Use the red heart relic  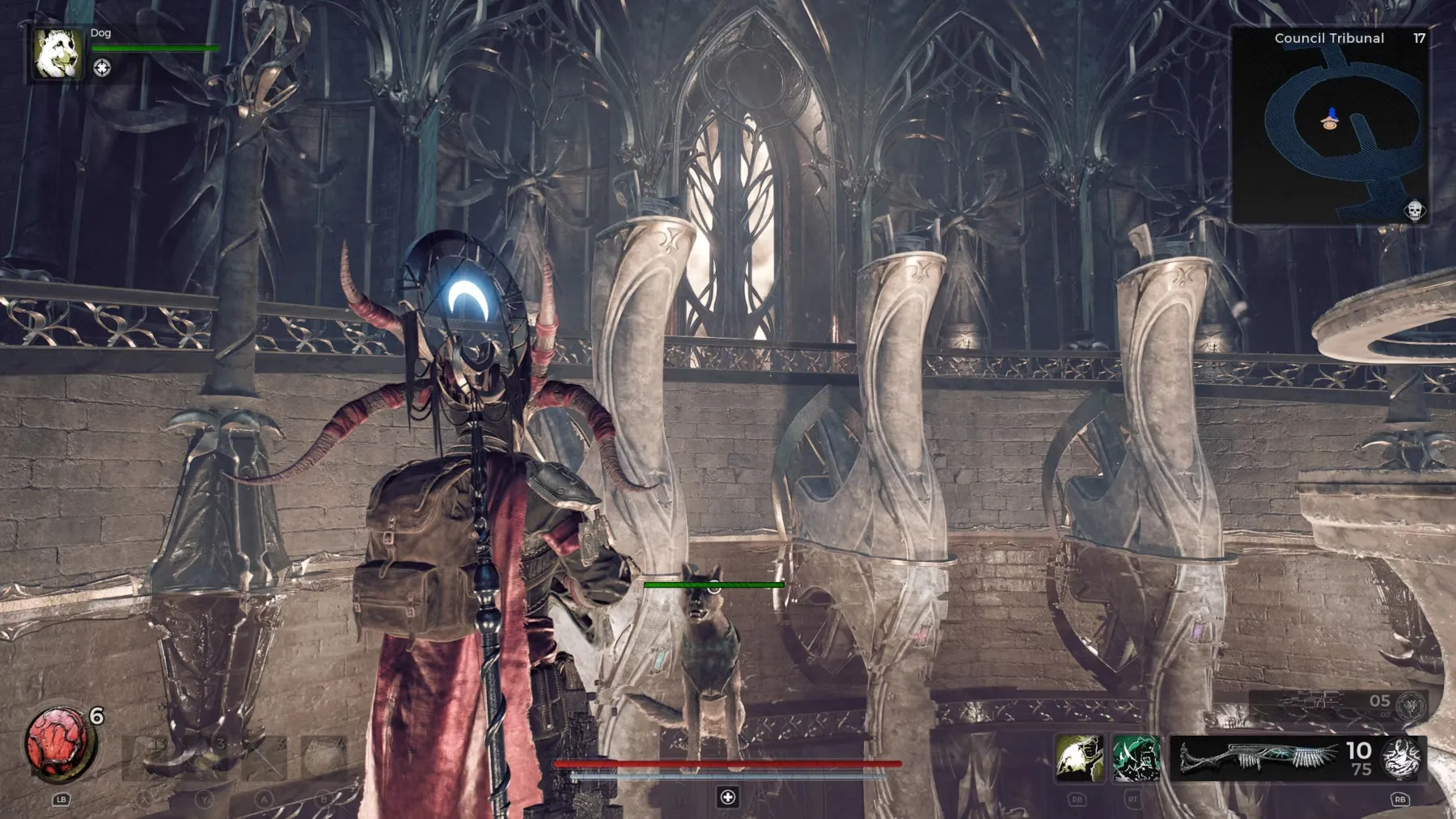tap(58, 741)
